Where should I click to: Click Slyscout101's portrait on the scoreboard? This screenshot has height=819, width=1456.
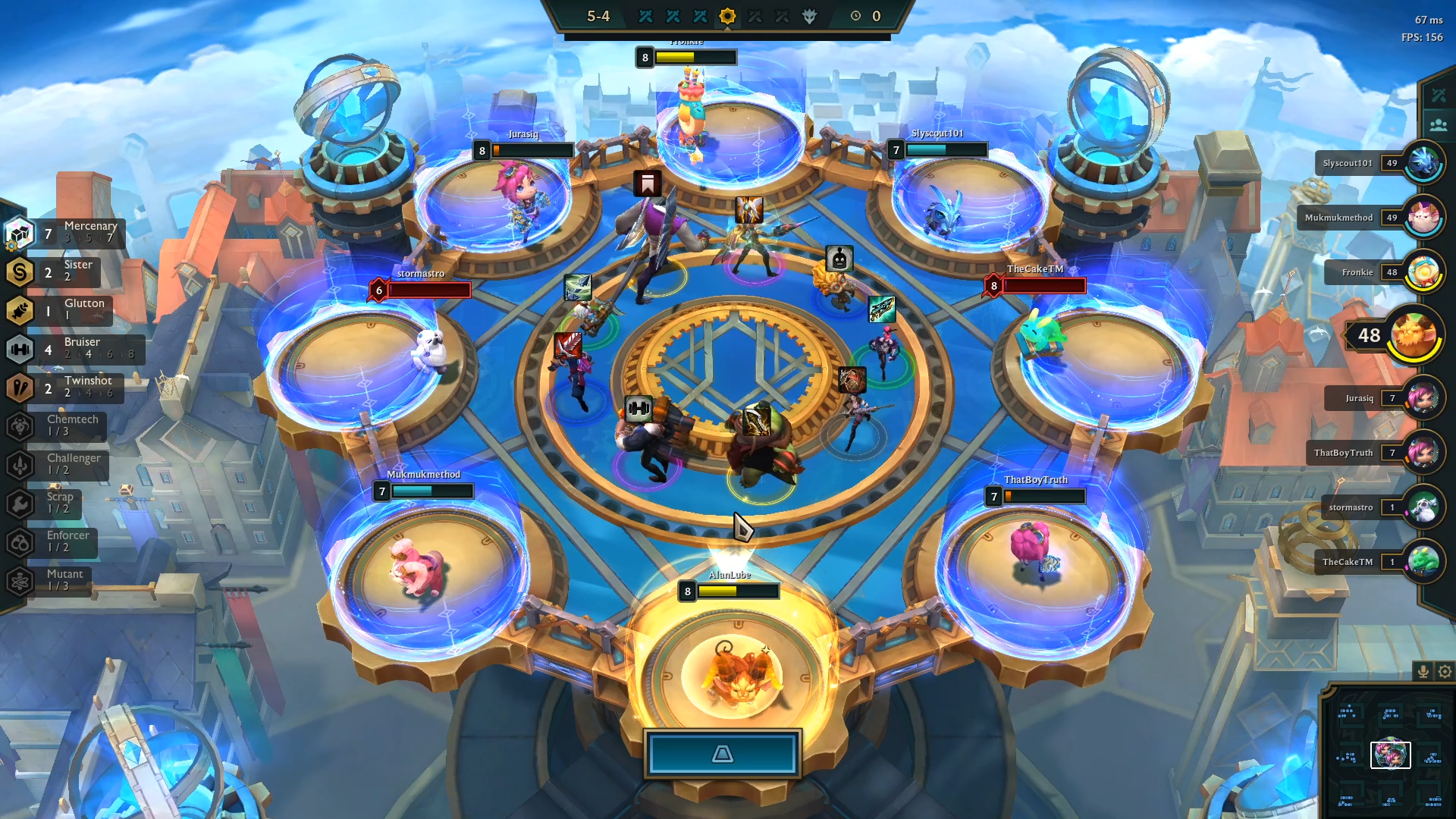tap(1424, 162)
